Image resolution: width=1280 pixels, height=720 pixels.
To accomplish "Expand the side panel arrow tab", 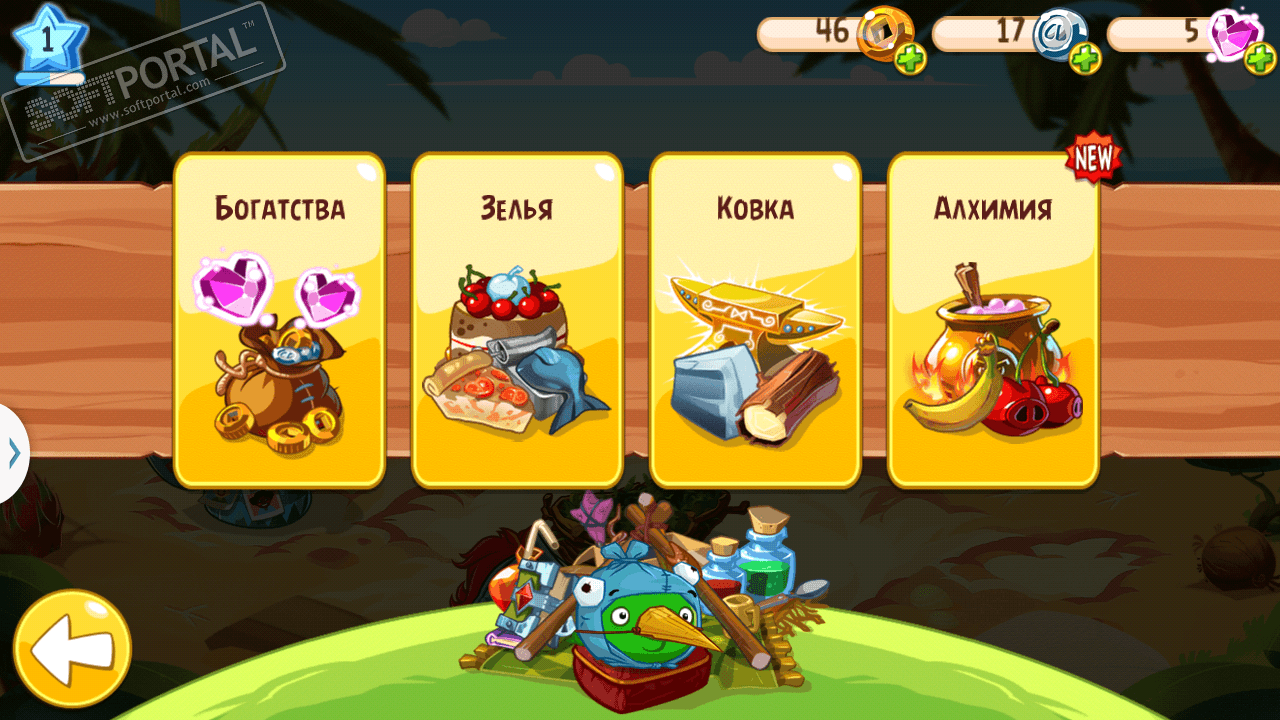I will pyautogui.click(x=13, y=453).
